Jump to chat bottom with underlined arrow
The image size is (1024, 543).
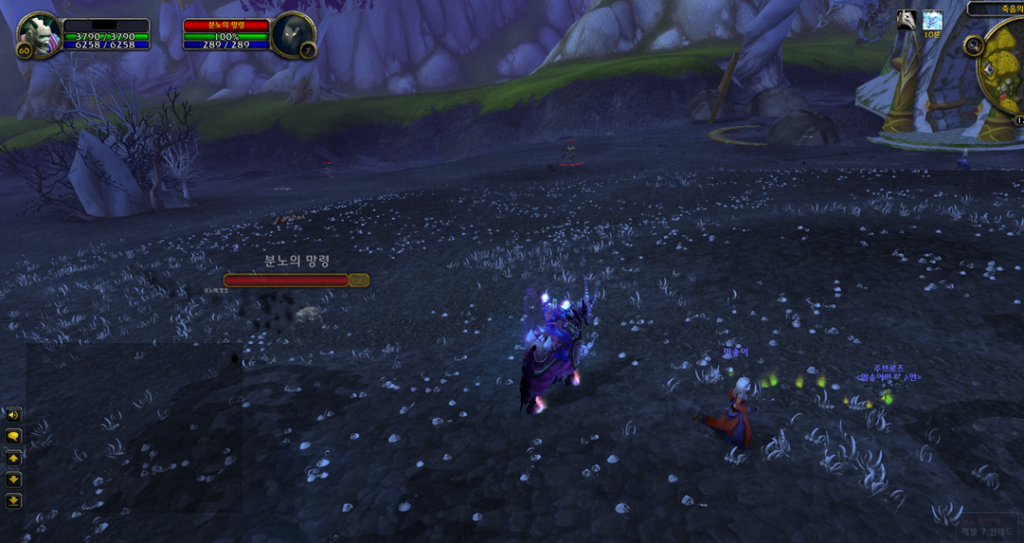click(x=14, y=500)
